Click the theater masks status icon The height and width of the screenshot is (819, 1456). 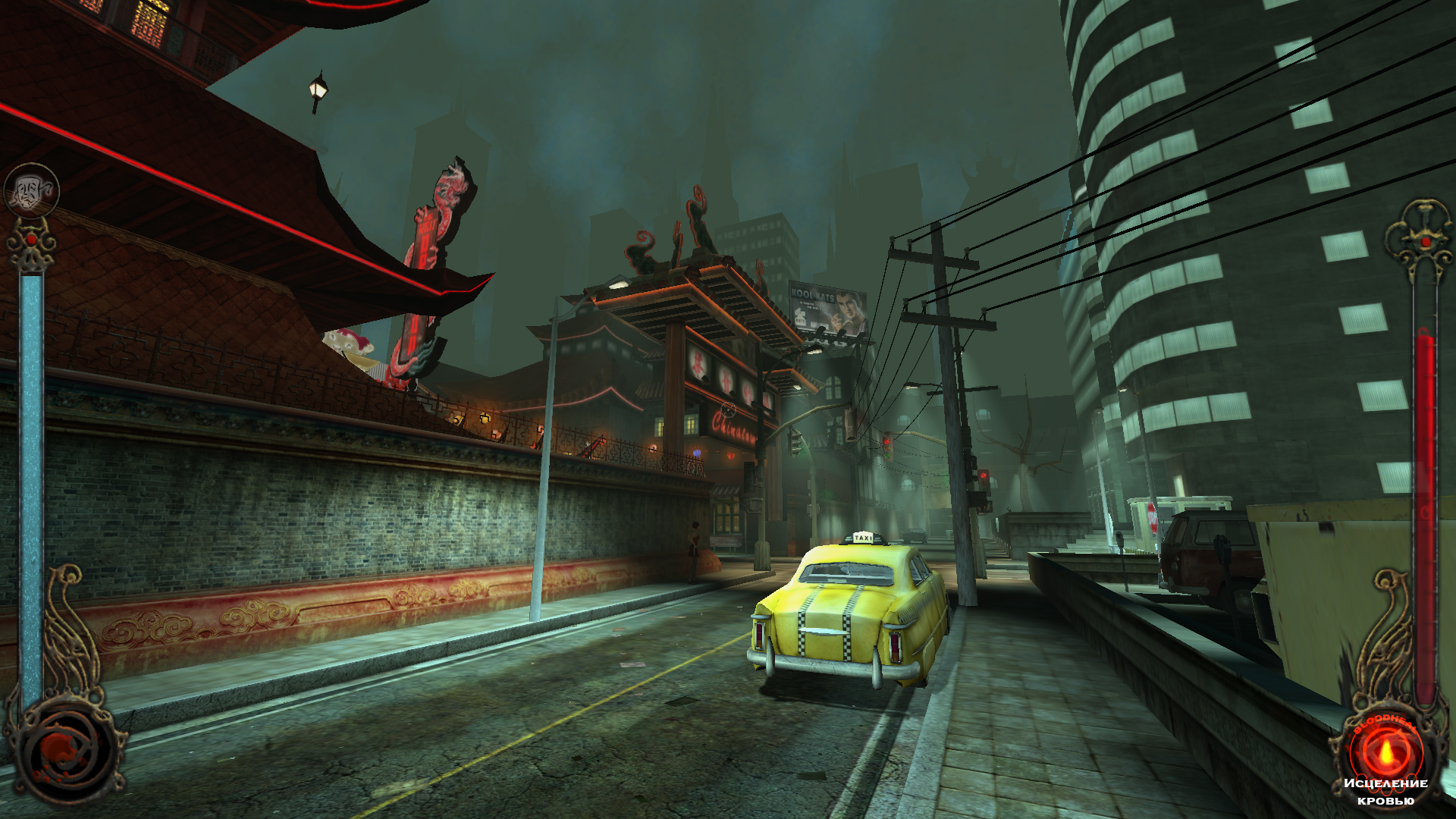pos(31,190)
